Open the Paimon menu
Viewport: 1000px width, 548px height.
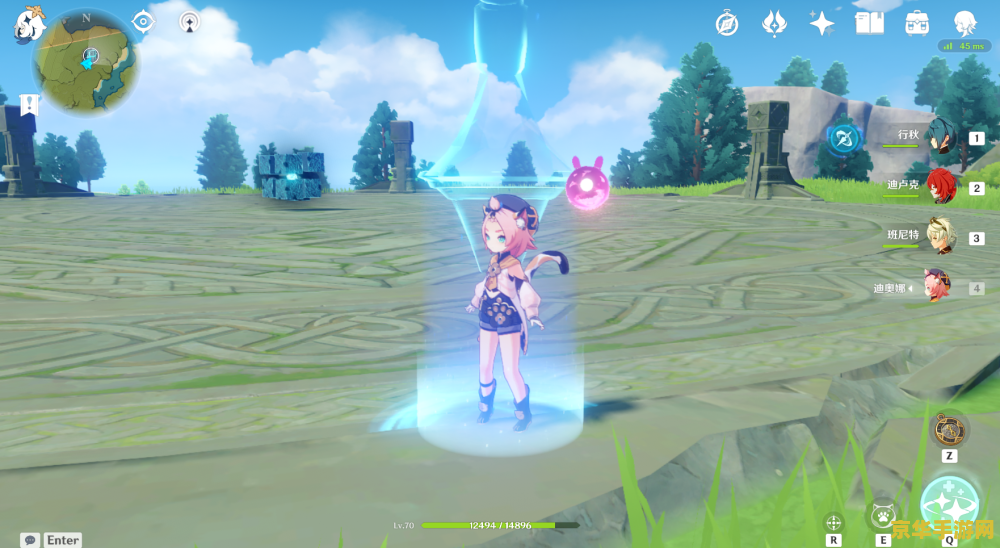27,24
